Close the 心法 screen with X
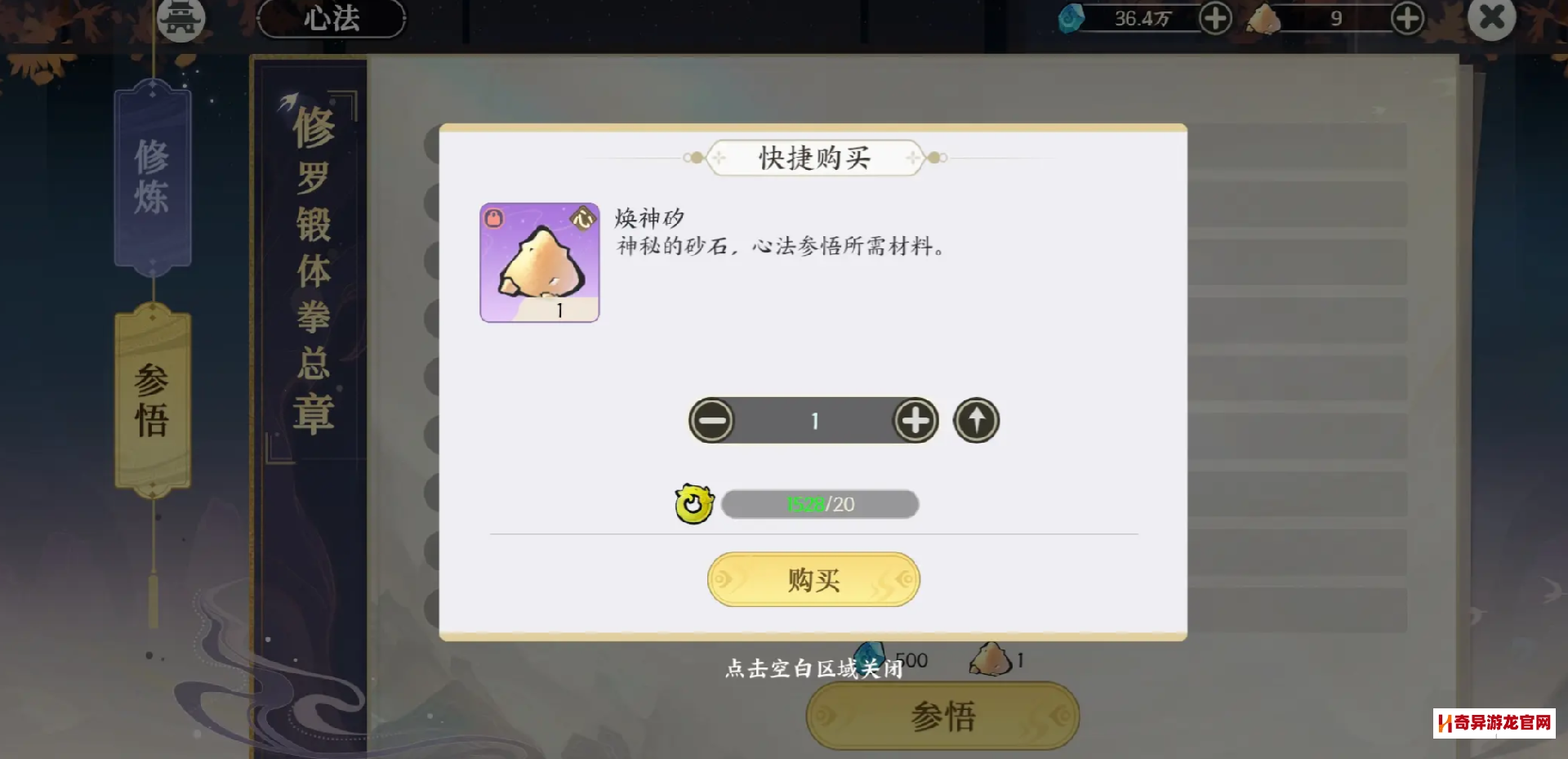This screenshot has width=1568, height=759. point(1491,17)
